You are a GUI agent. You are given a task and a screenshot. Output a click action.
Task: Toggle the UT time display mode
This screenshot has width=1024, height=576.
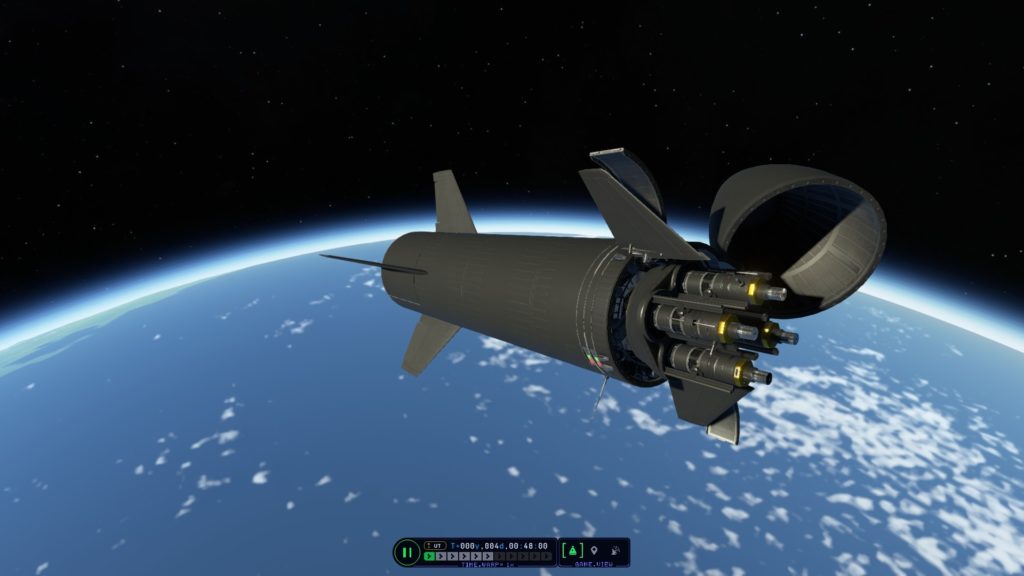(435, 545)
